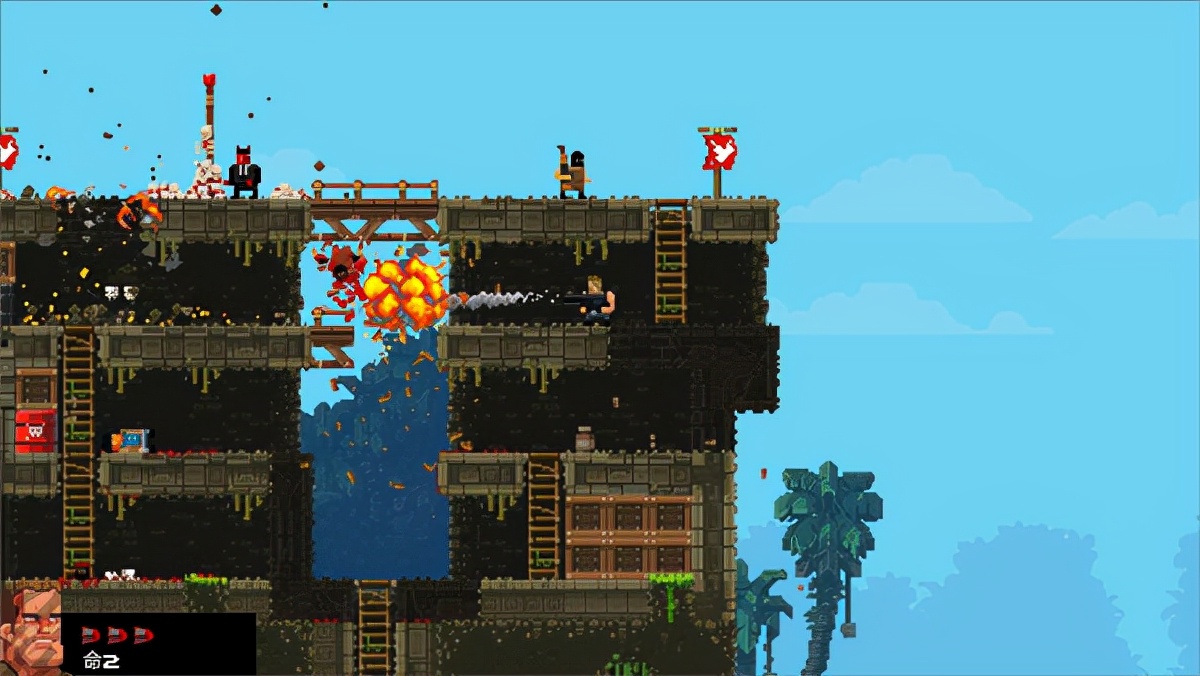Click the bro character portrait
Screen dimensions: 1200x676
click(x=29, y=632)
